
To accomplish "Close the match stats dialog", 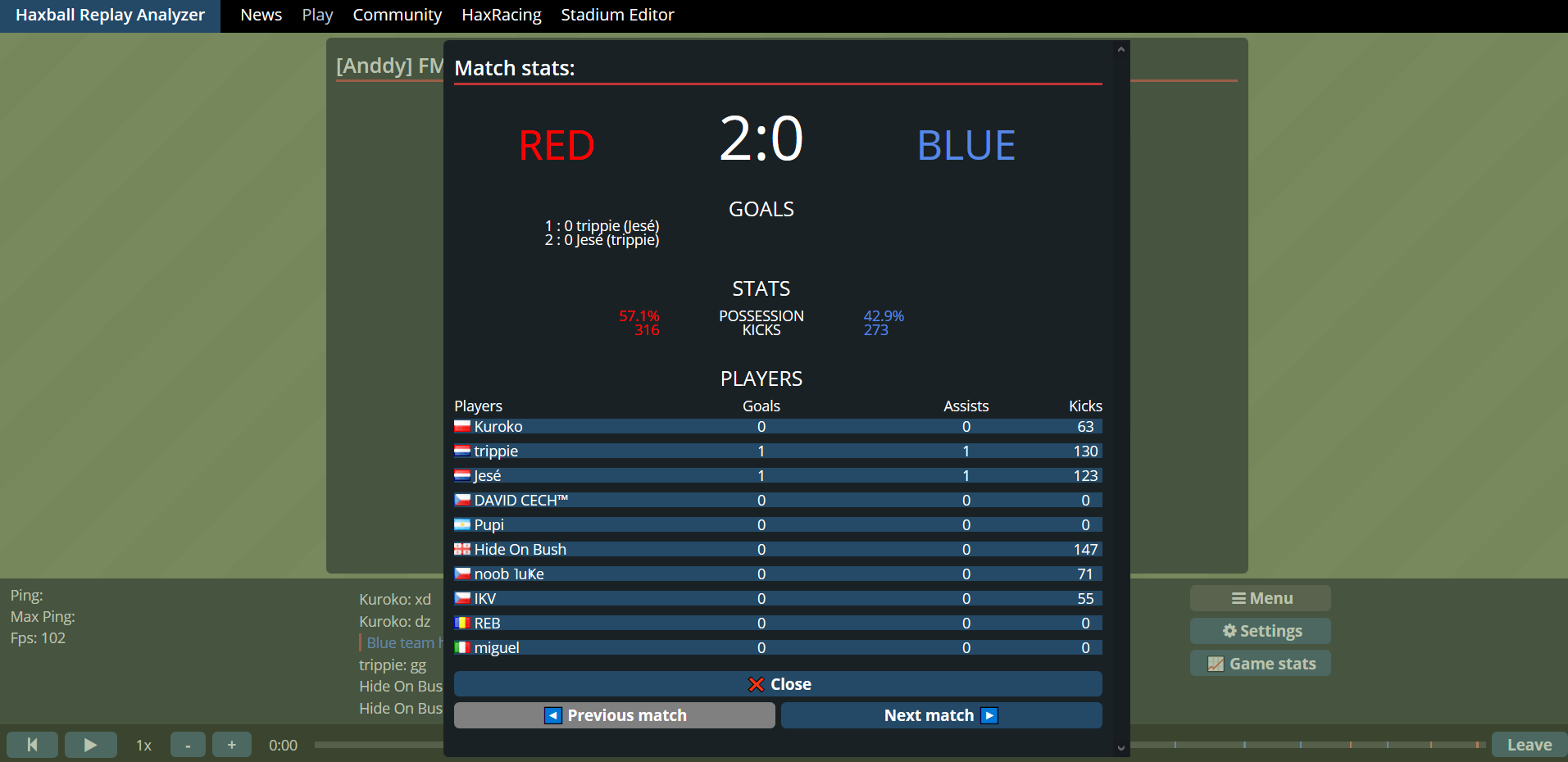I will 778,684.
